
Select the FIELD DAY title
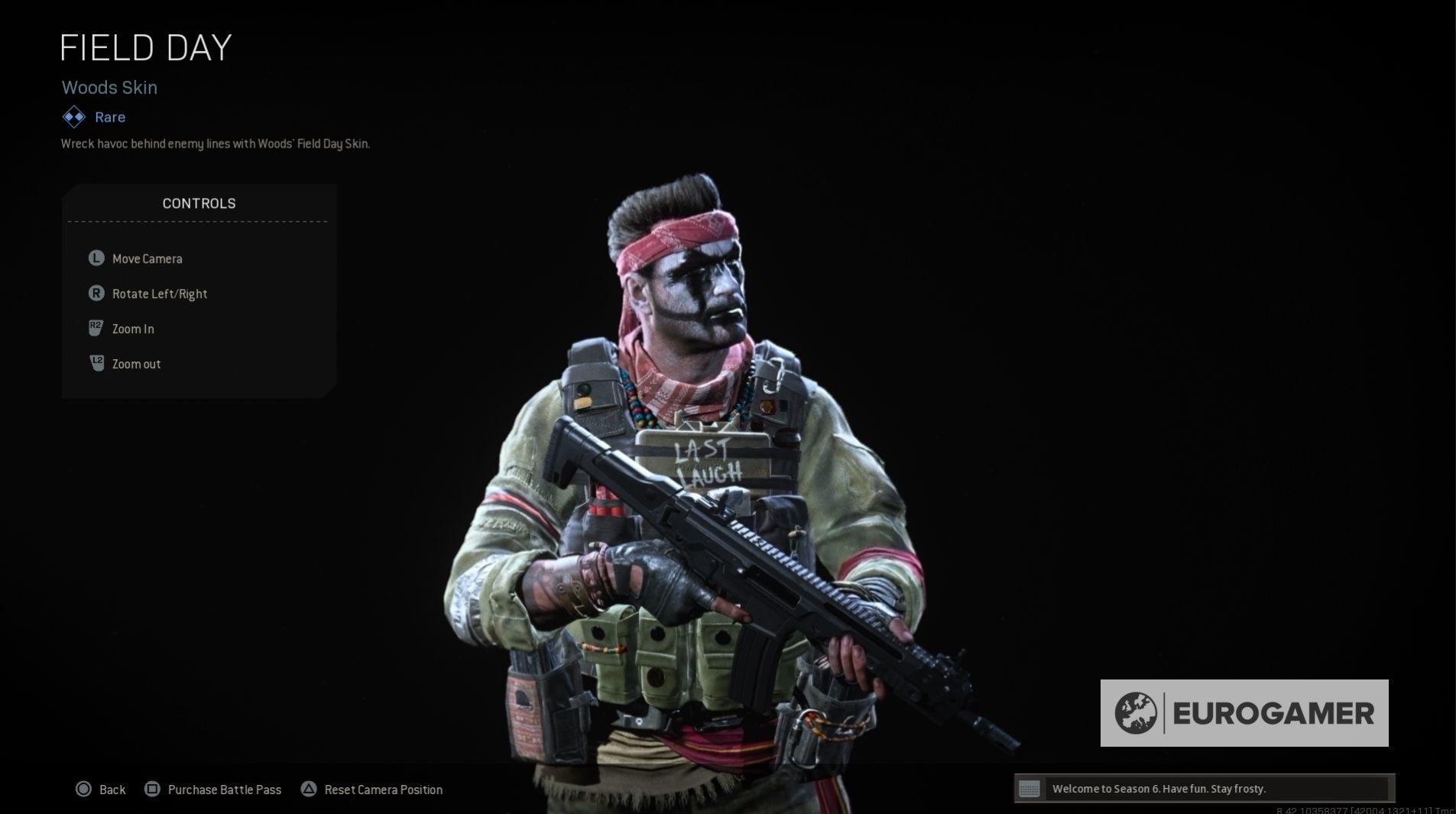146,47
